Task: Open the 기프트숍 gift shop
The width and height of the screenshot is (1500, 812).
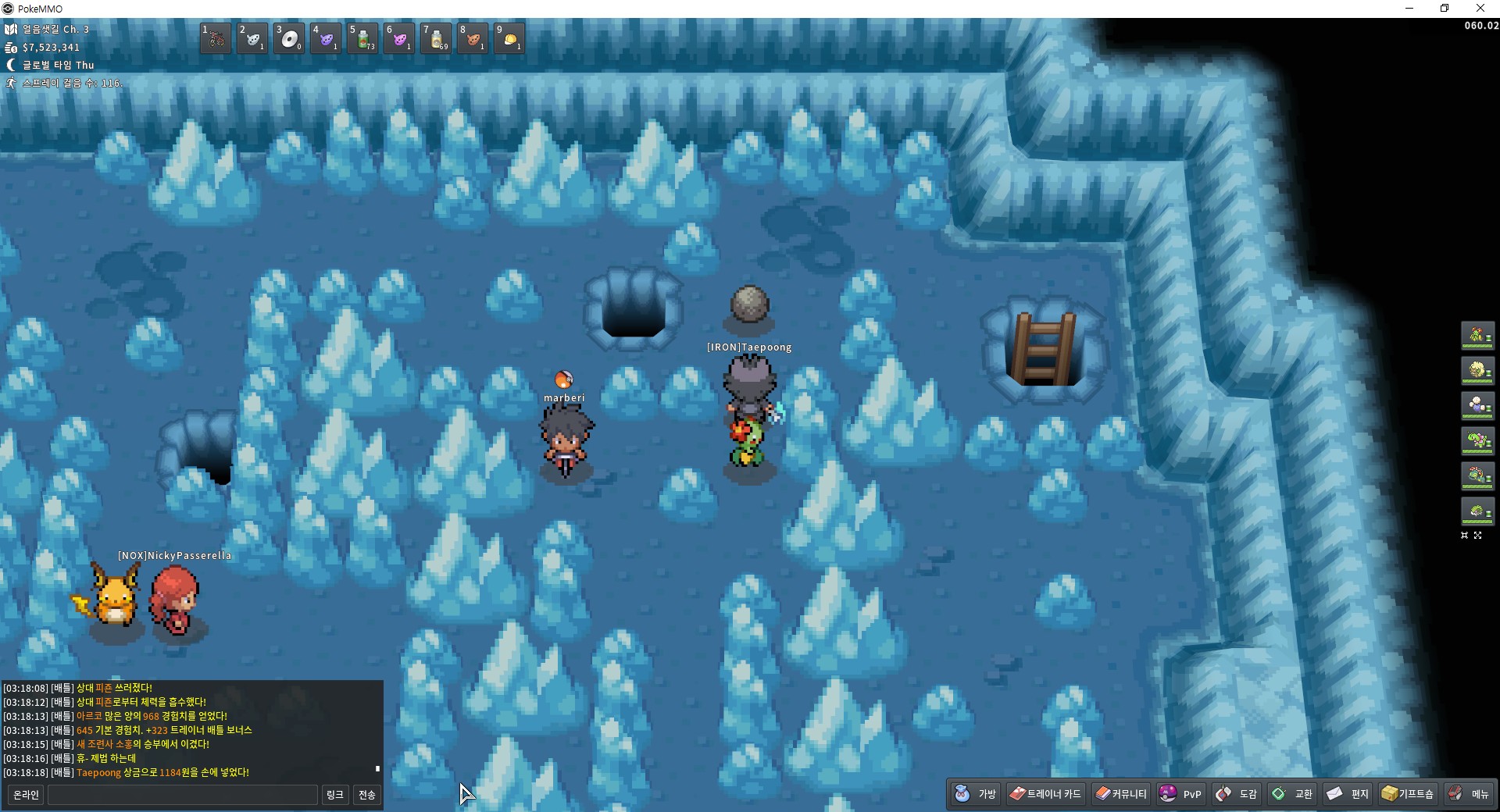Action: 1408,794
